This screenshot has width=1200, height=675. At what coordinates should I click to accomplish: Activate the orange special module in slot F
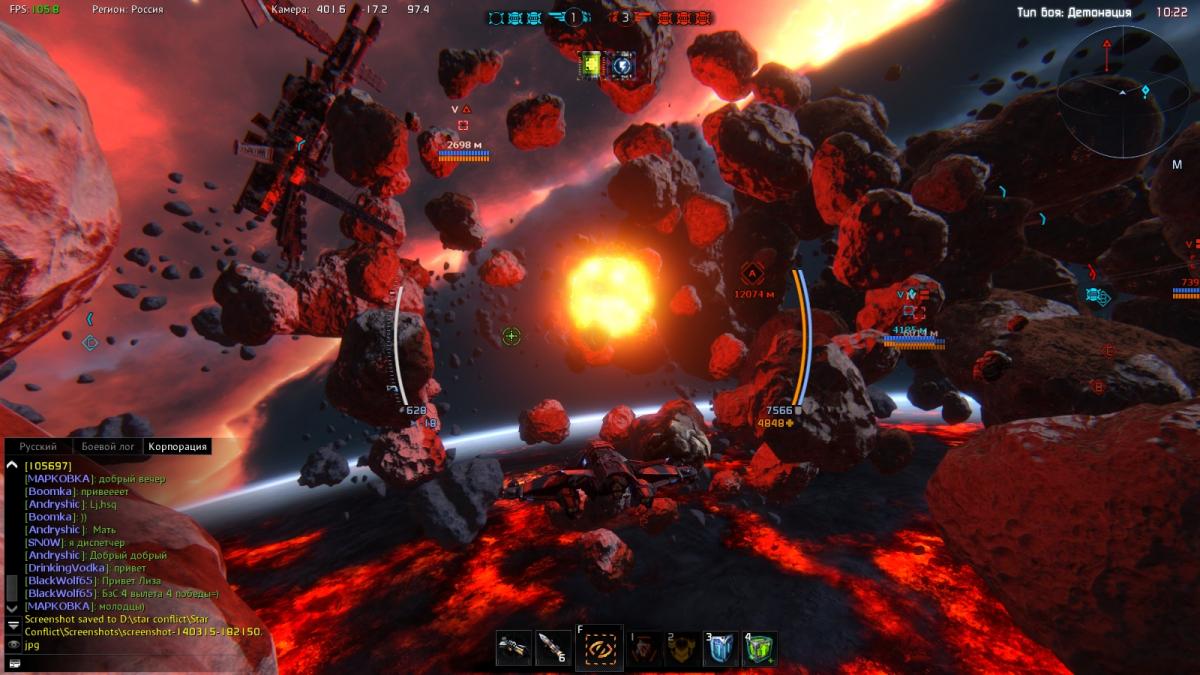tap(599, 648)
